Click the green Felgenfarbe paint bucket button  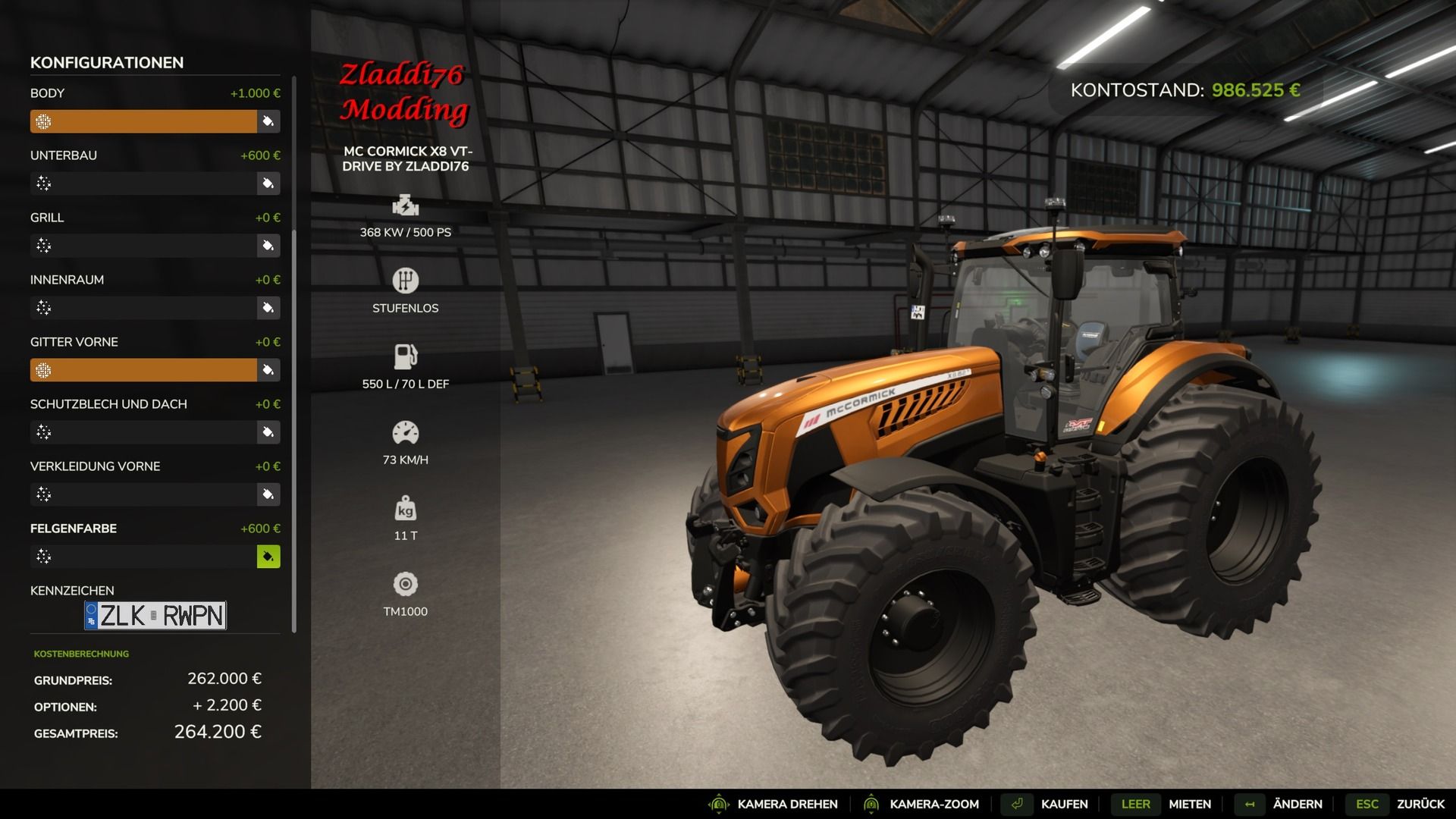pos(268,557)
